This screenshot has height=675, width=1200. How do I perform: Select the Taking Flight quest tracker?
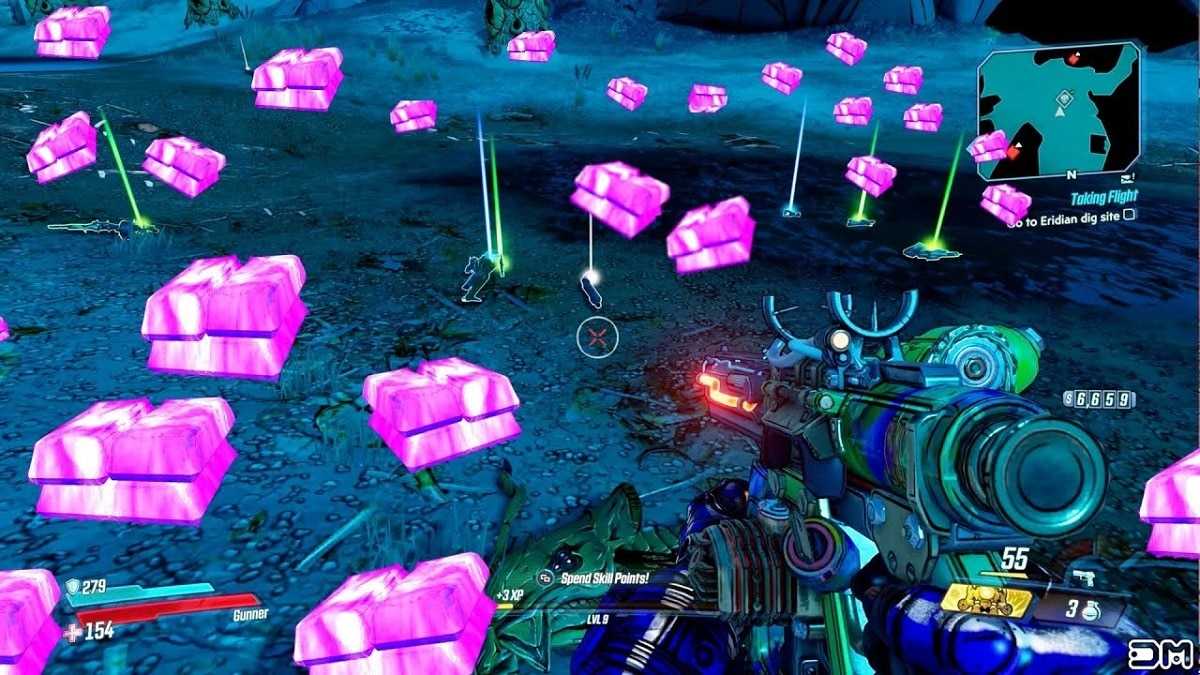(1105, 199)
